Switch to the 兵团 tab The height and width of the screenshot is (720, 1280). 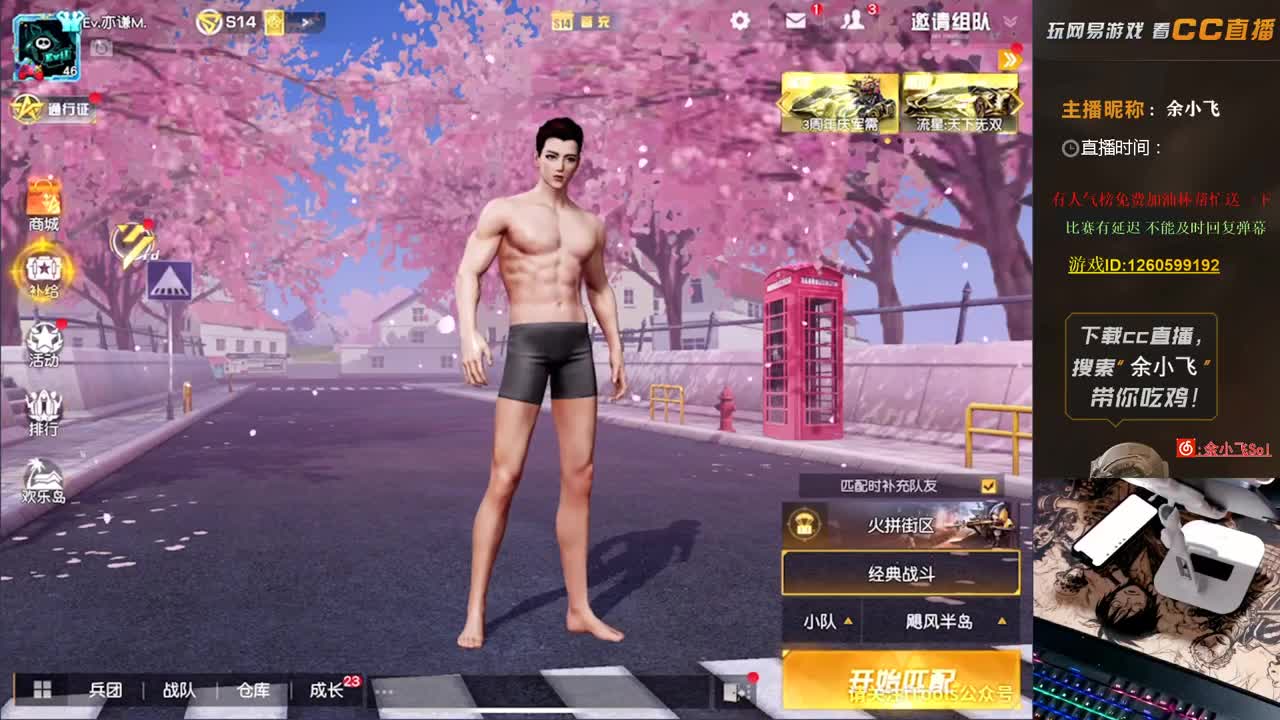tap(105, 690)
